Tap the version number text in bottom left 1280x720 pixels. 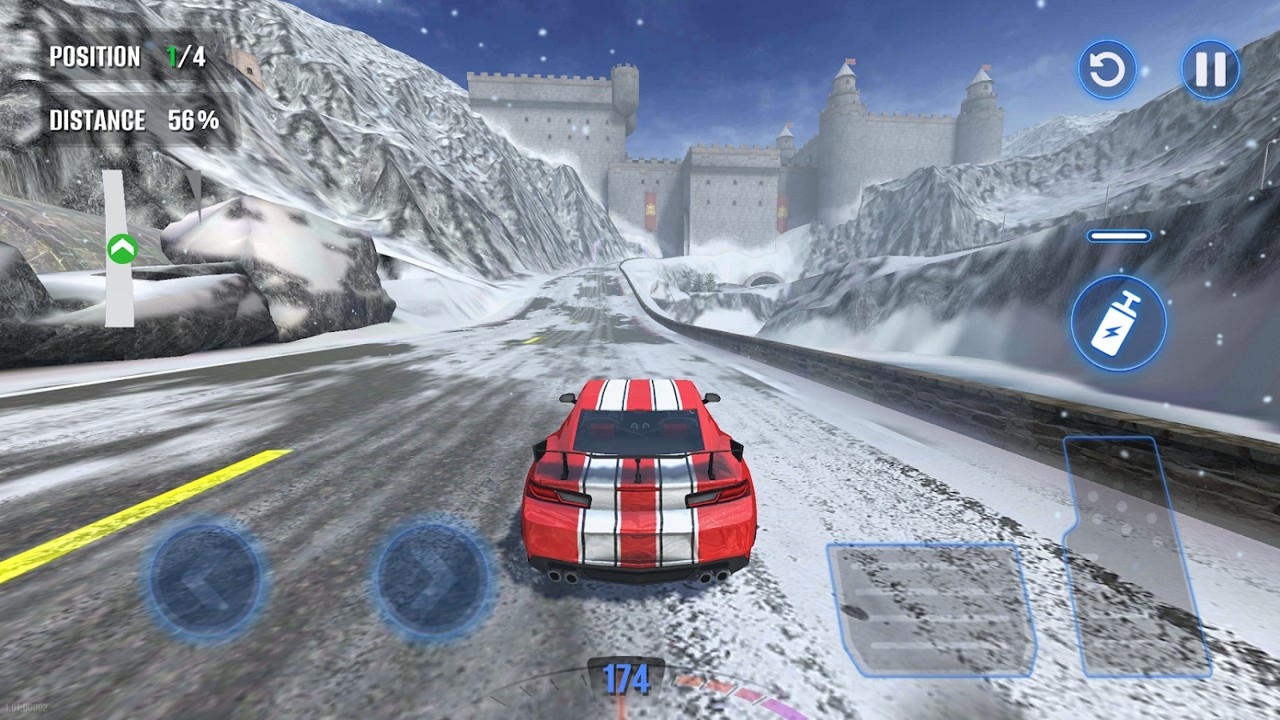[25, 707]
